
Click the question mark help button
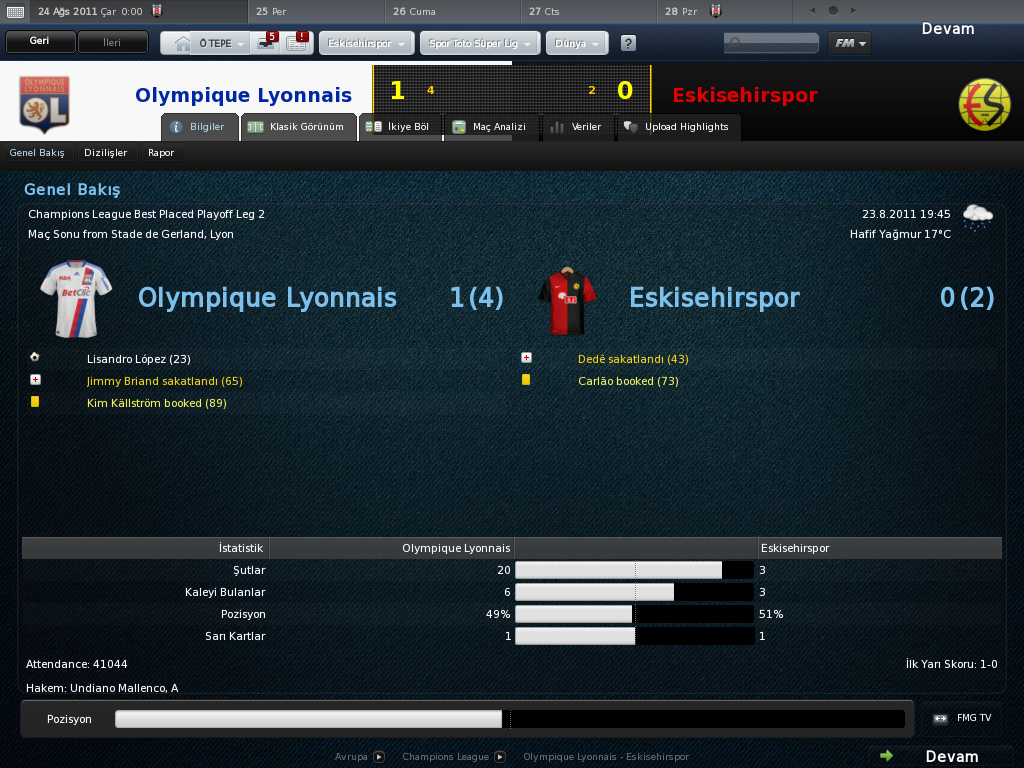pyautogui.click(x=628, y=44)
